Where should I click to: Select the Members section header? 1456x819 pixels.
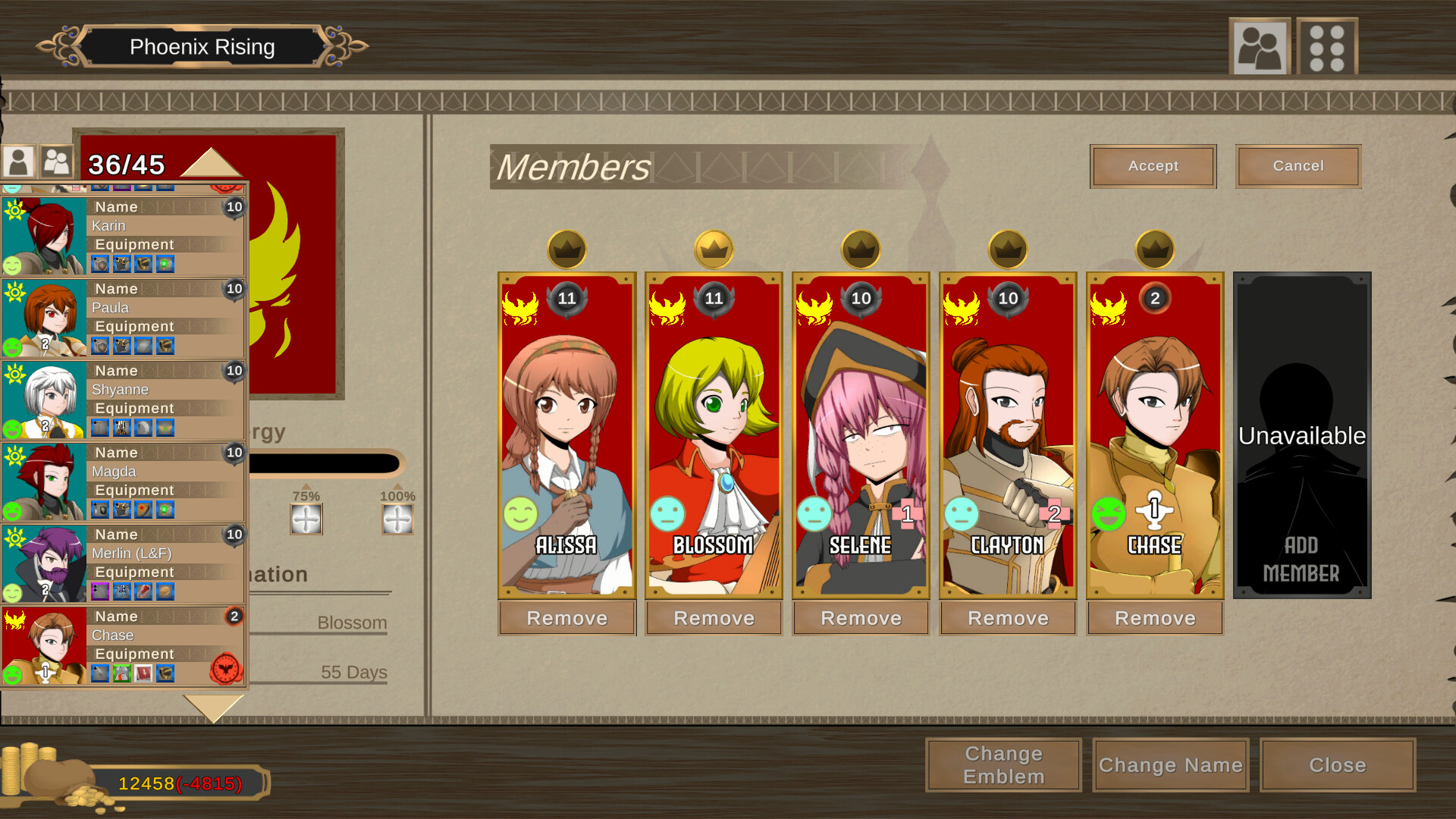[574, 167]
